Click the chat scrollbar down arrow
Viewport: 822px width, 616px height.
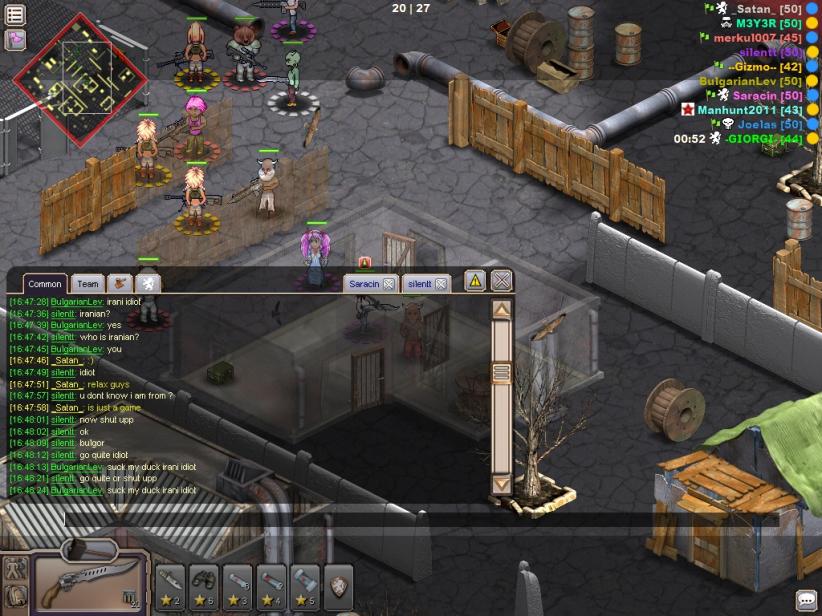coord(502,483)
